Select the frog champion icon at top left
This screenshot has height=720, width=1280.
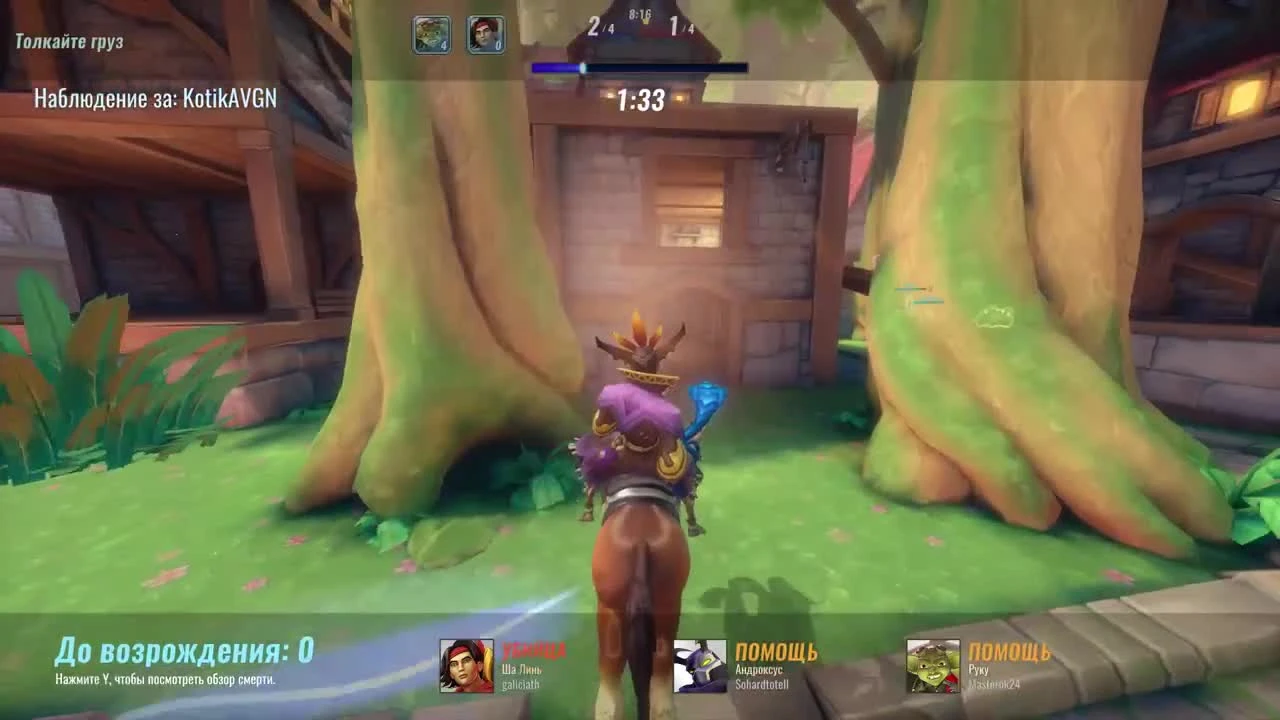[430, 35]
